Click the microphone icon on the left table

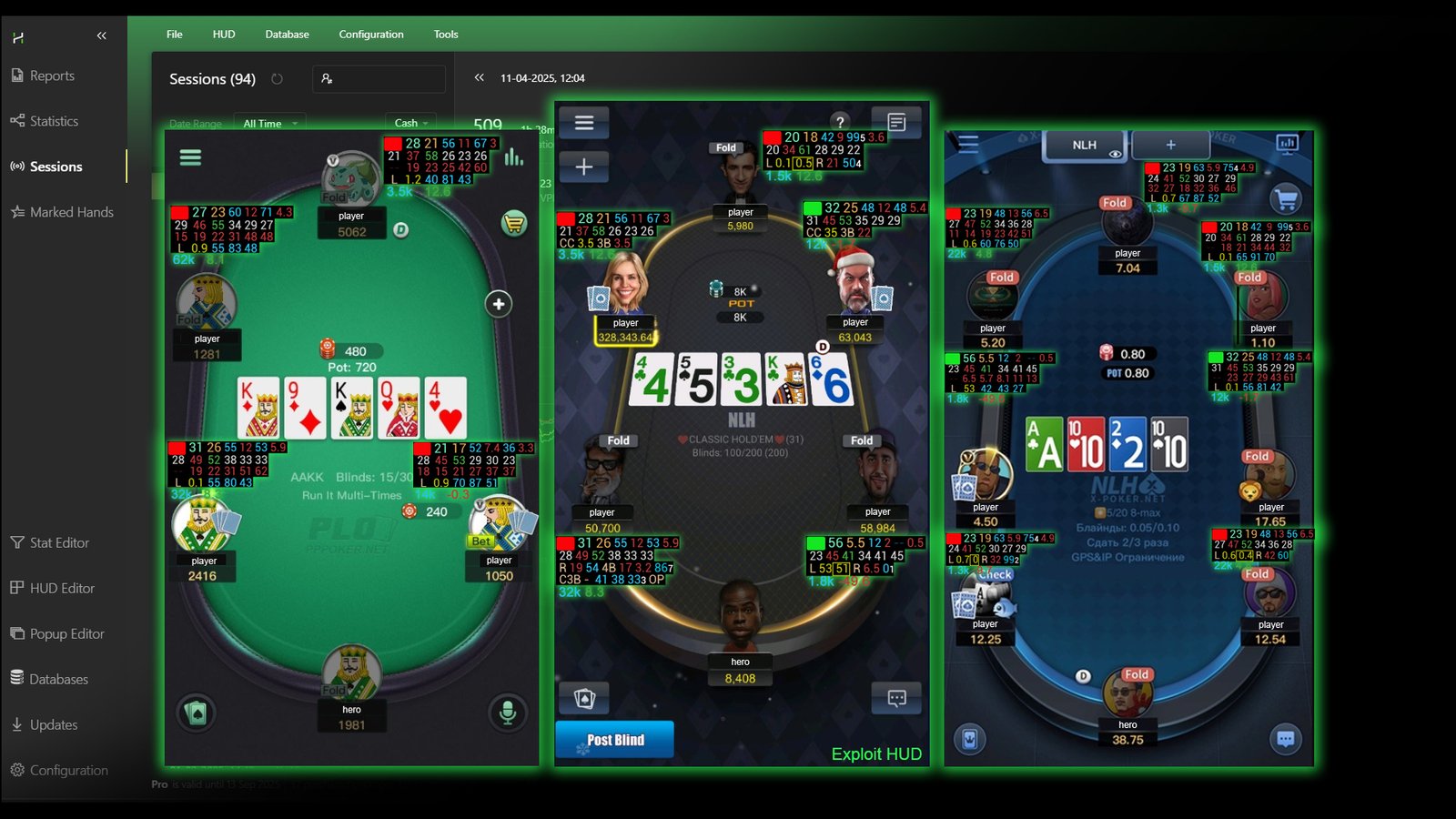coord(508,714)
